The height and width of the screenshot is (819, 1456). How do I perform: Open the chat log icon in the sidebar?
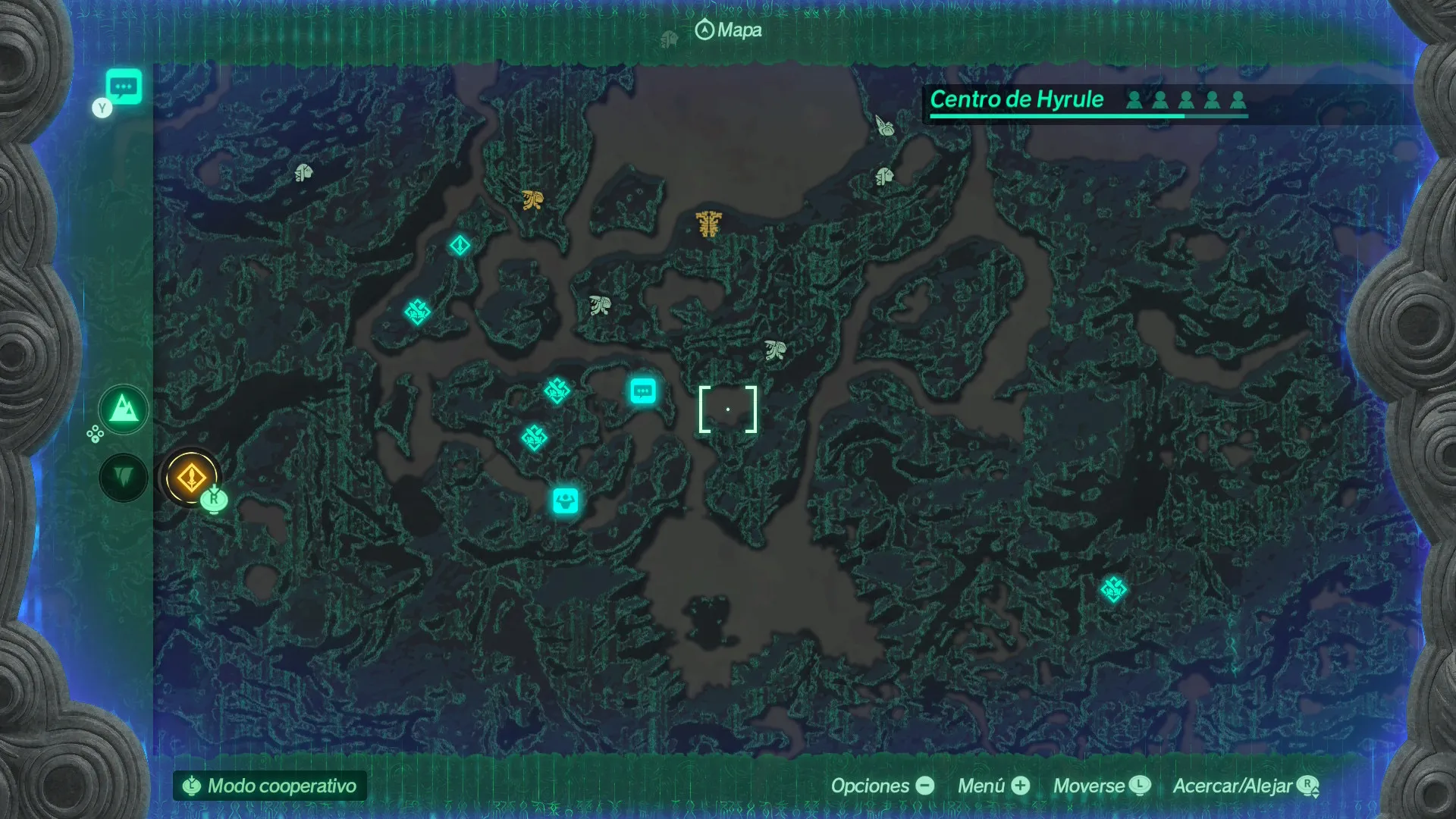click(124, 86)
